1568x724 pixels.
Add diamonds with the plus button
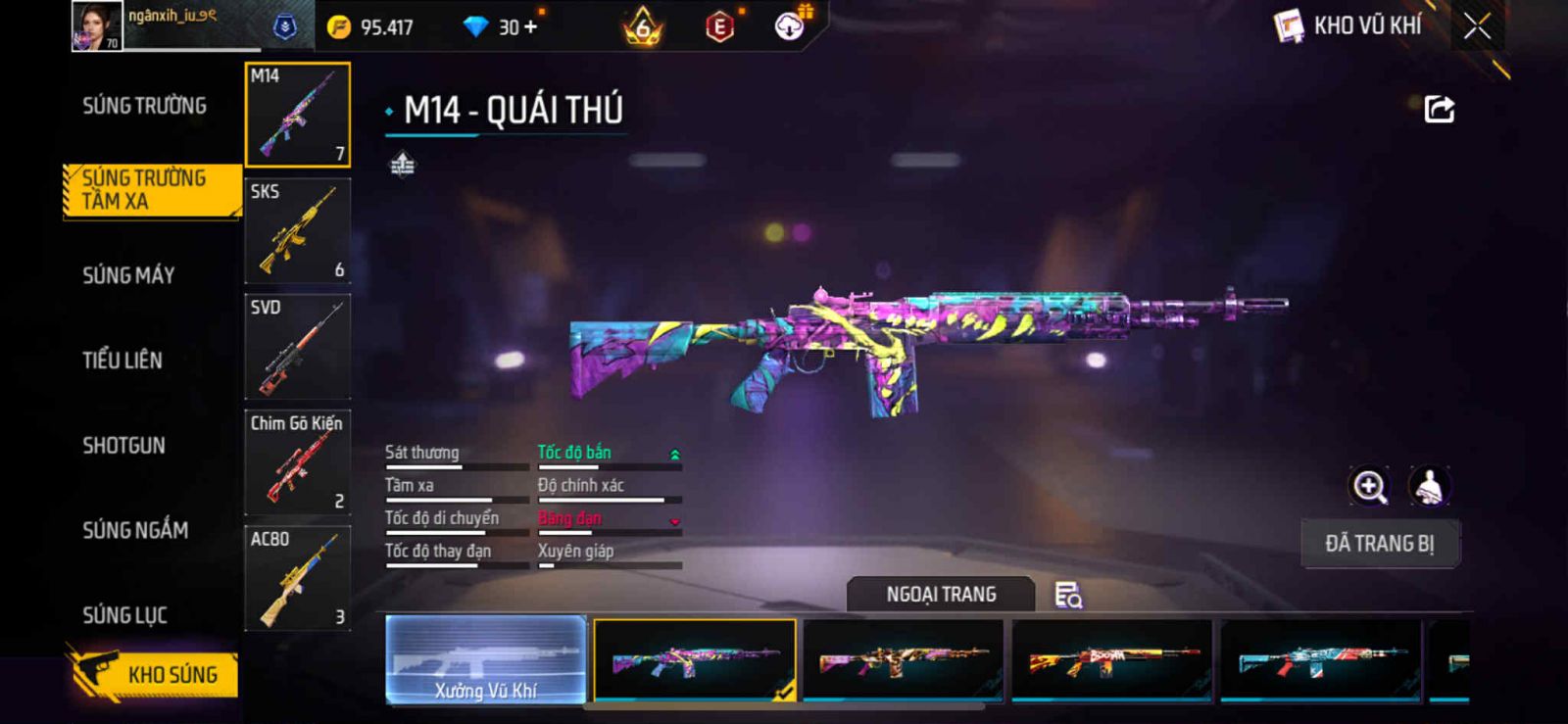[x=530, y=27]
